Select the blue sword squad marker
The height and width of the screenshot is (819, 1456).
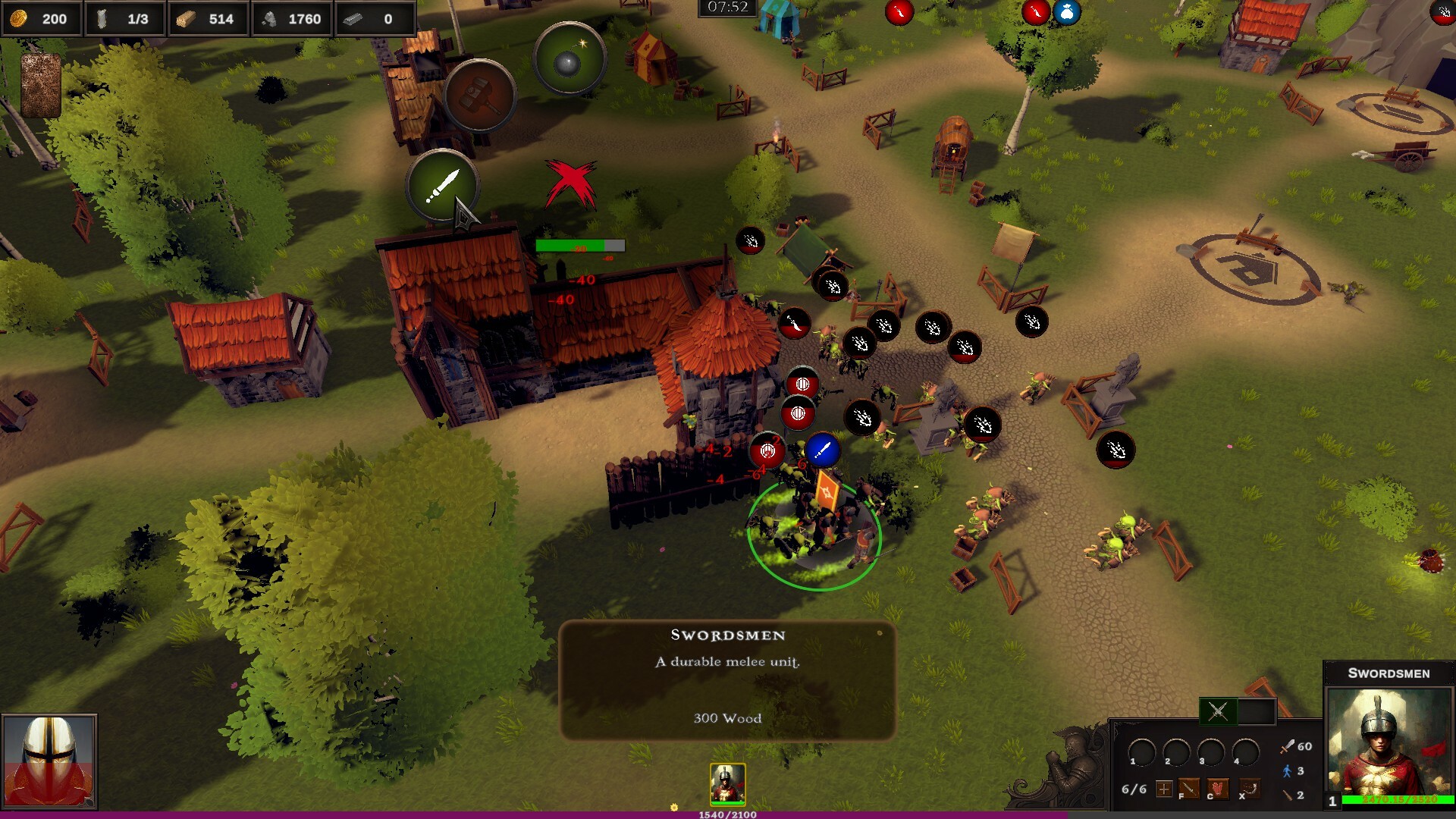(822, 450)
